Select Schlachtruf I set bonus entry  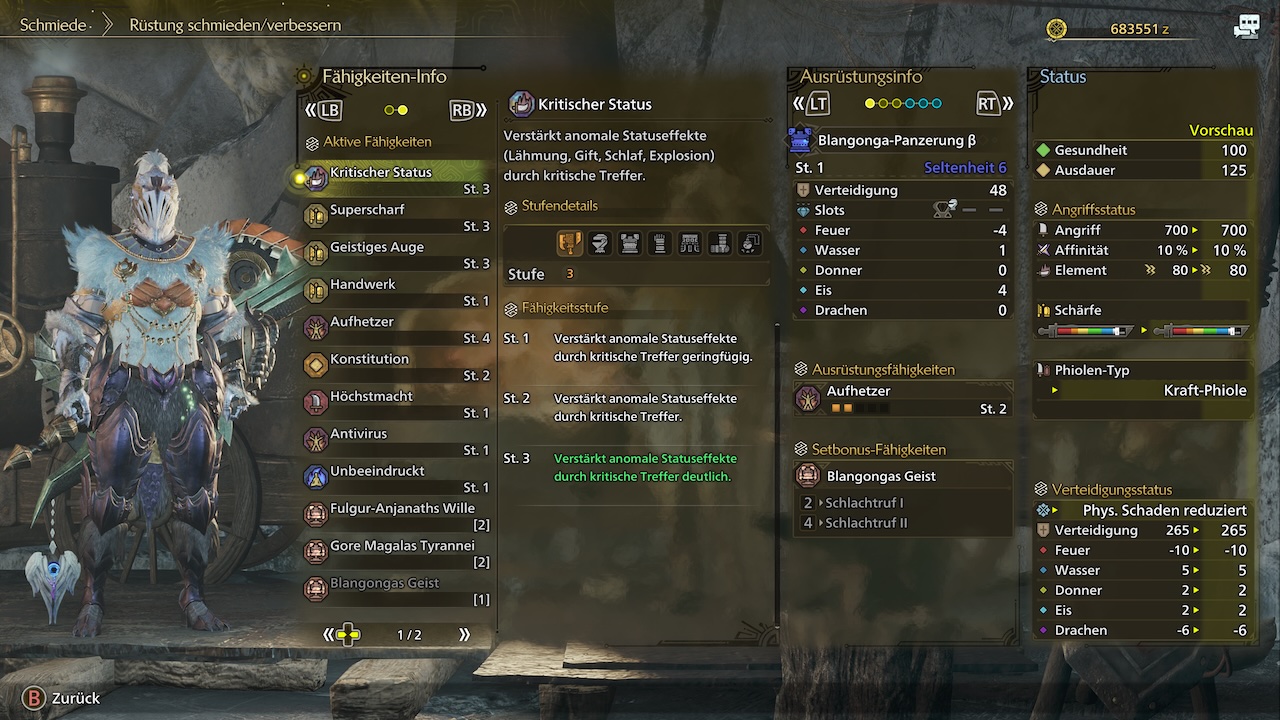pos(864,503)
